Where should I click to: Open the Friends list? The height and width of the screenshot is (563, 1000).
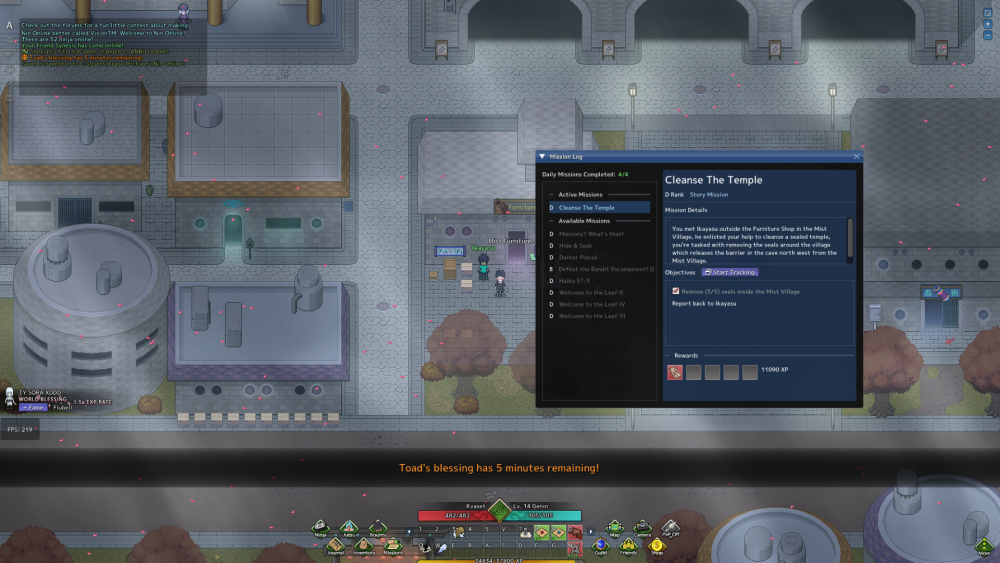coord(629,545)
